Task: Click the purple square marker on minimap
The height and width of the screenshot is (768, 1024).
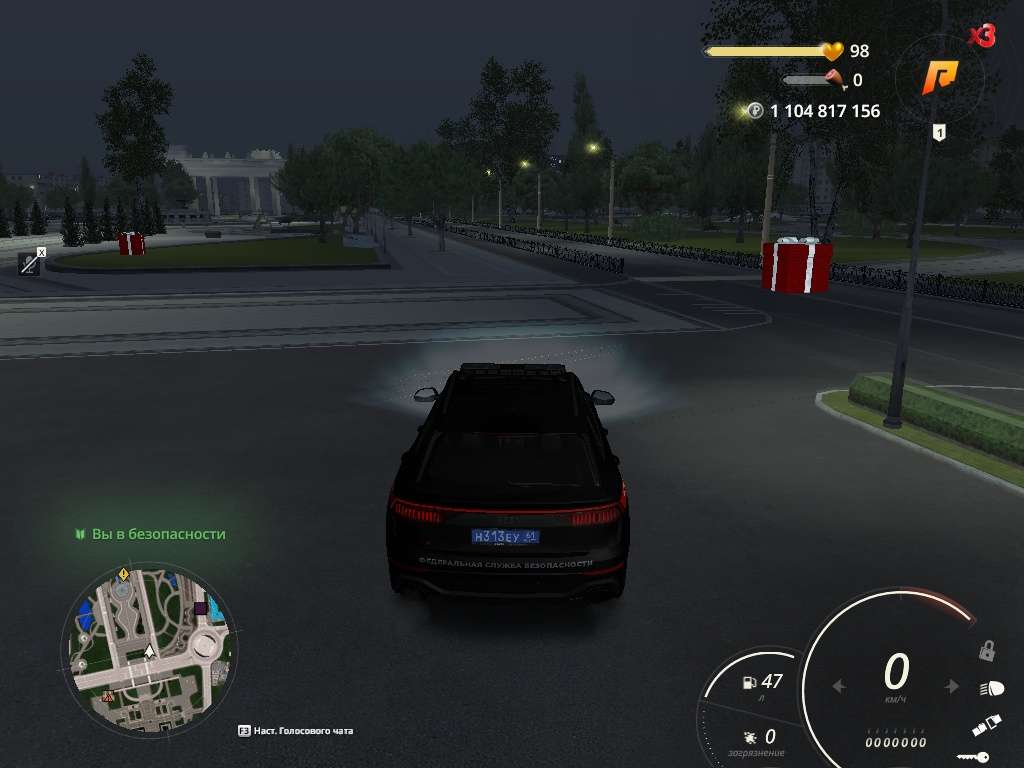Action: point(201,608)
